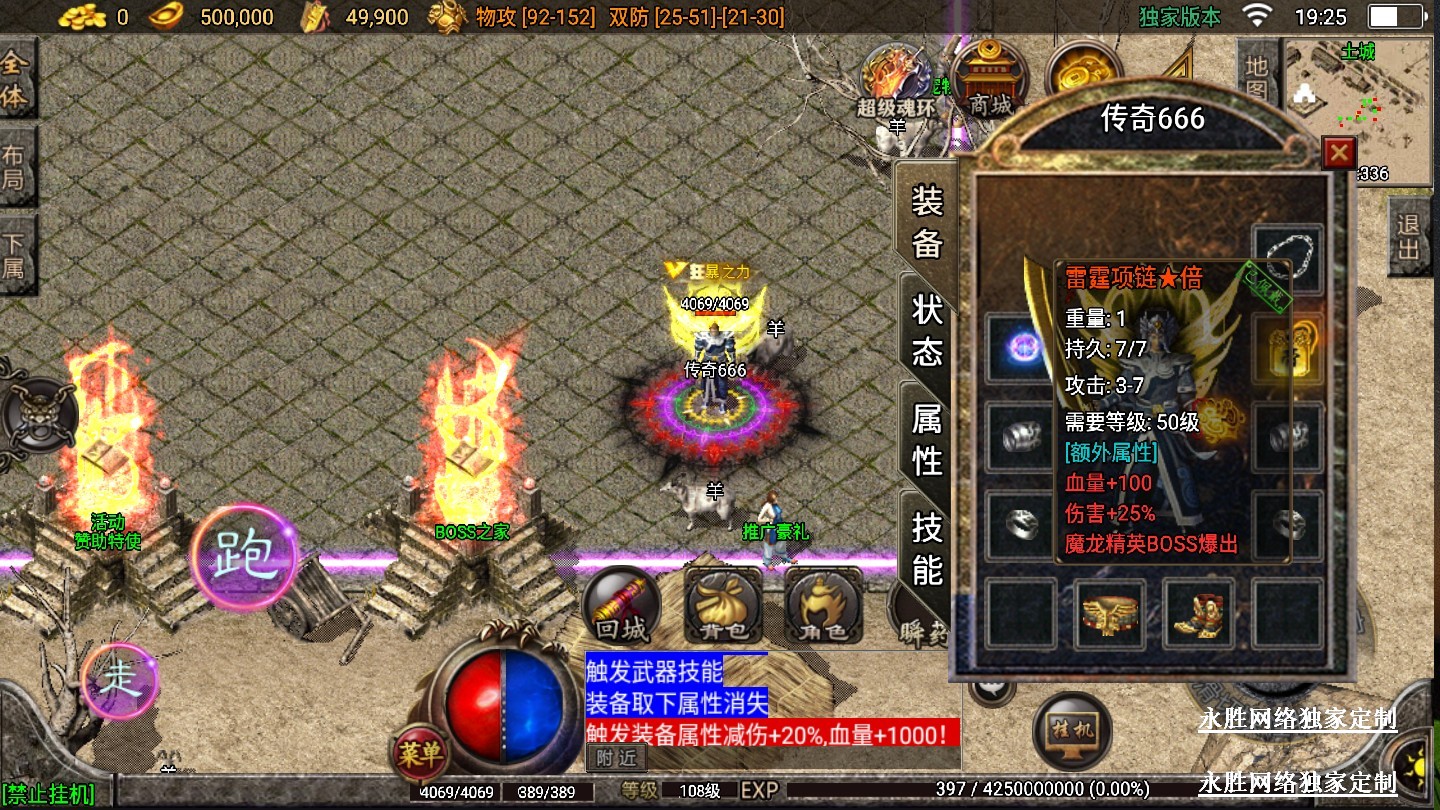
Task: Click the 土城 minimap
Action: coord(1358,108)
